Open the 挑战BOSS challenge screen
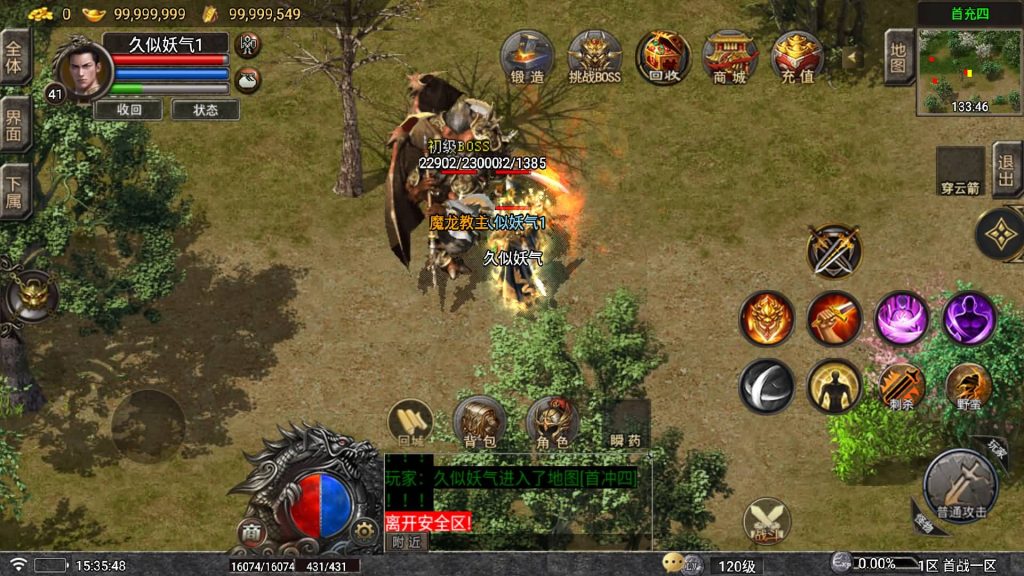 tap(595, 56)
